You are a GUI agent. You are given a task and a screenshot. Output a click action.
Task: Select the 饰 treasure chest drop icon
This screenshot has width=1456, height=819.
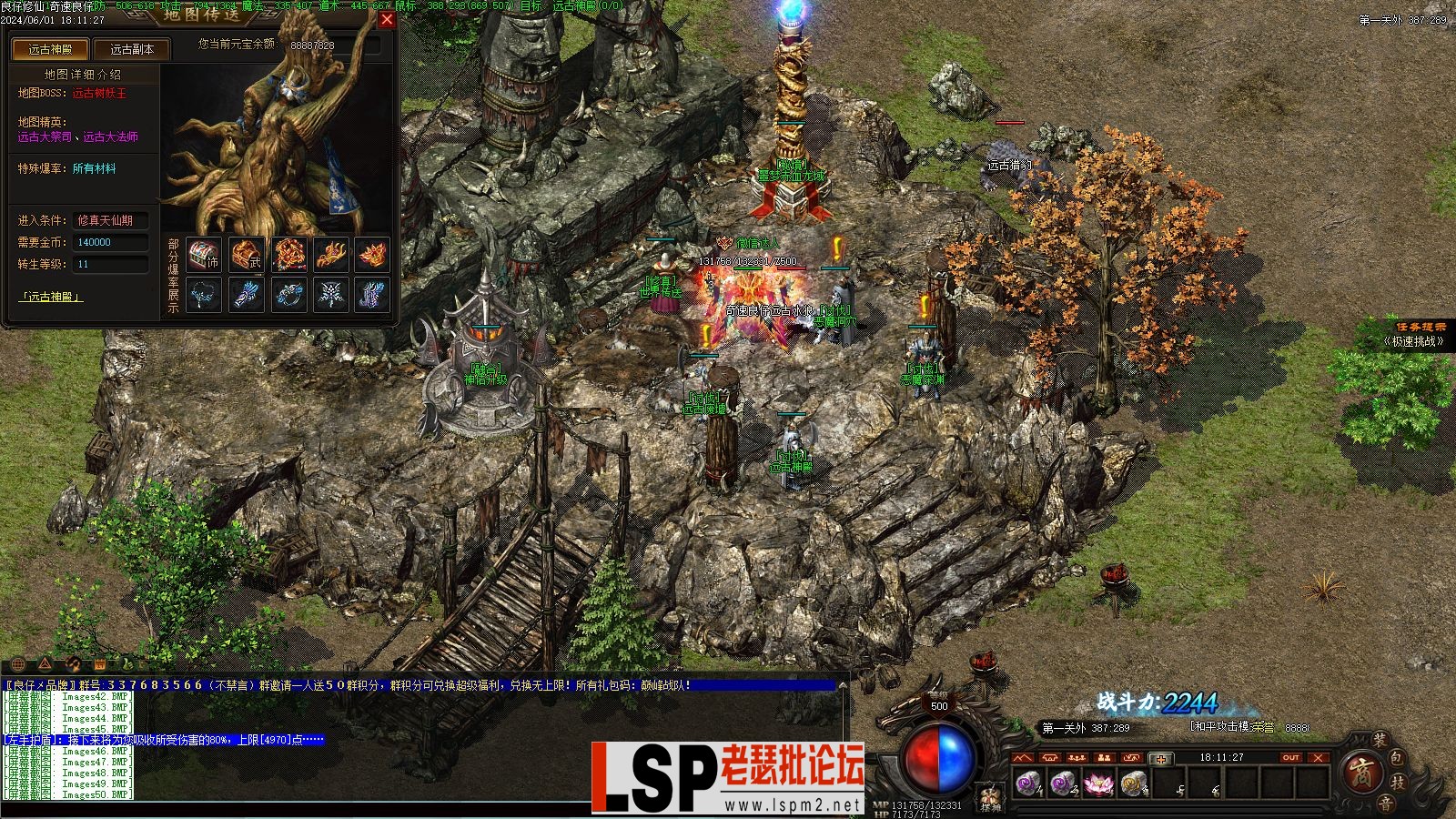(204, 256)
